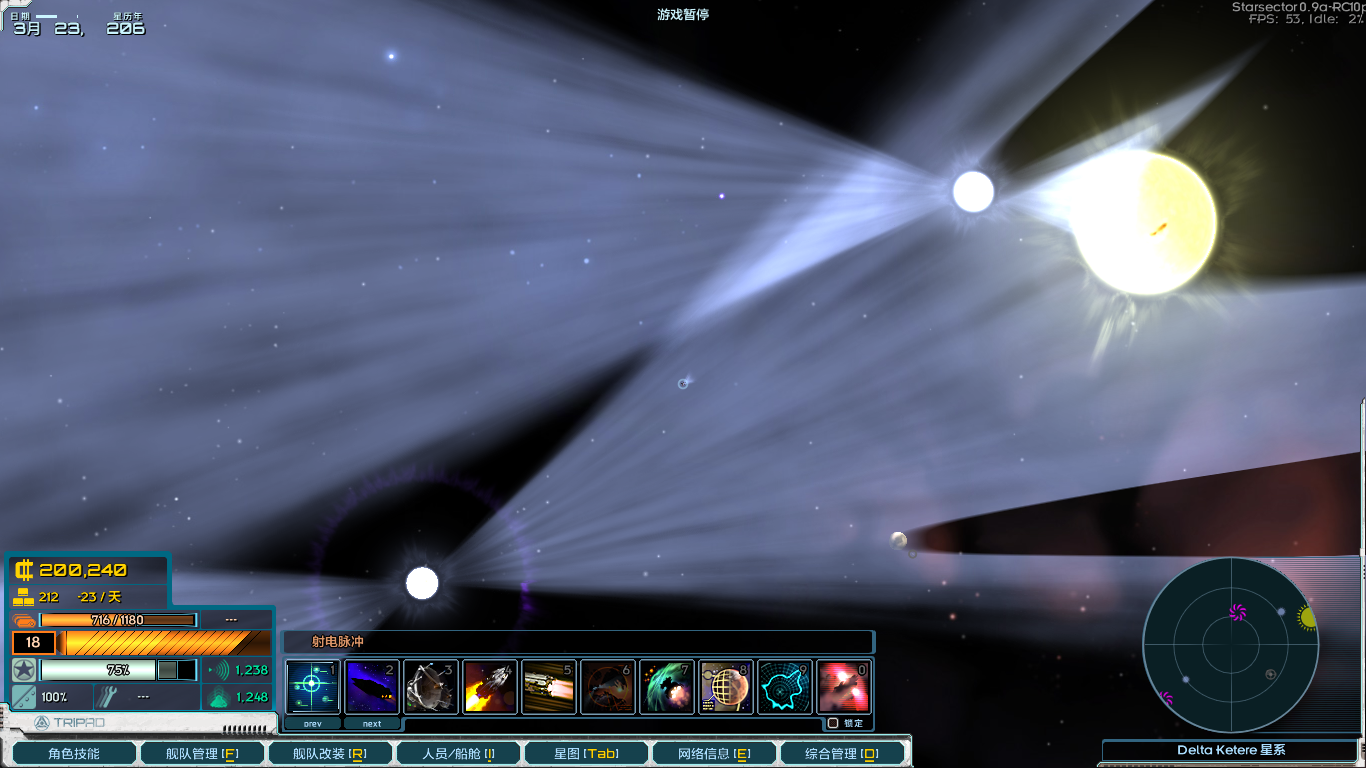Screen dimensions: 1366x768
Task: Click the salvage probe ability in slot 3
Action: pos(430,686)
